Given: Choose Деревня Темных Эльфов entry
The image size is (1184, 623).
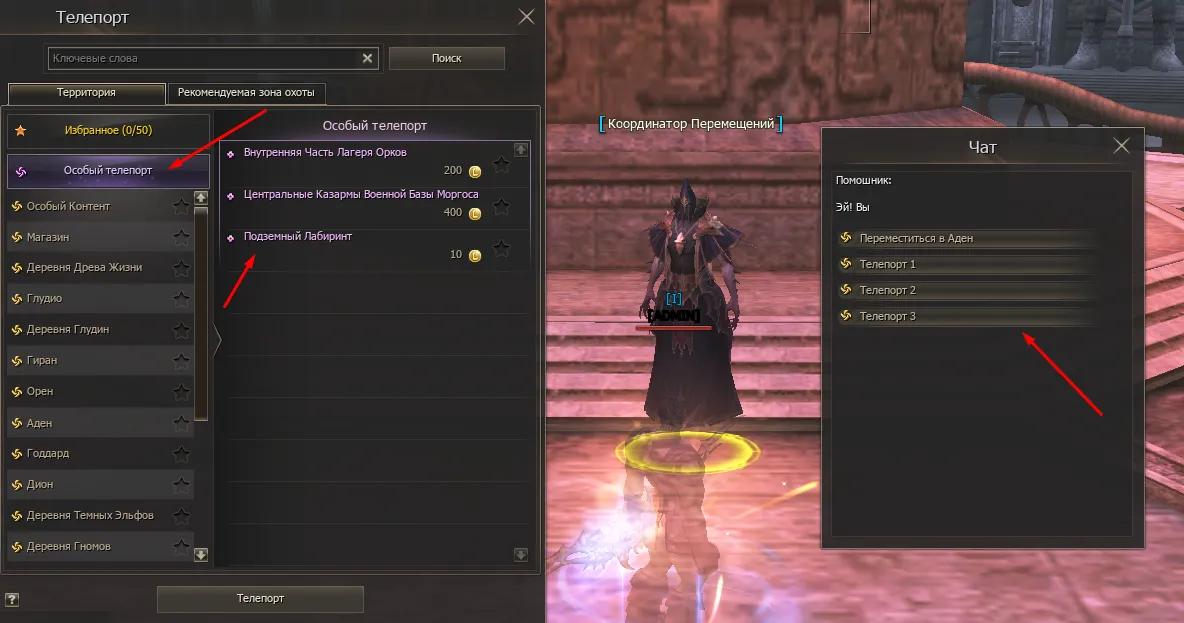Looking at the screenshot, I should [90, 515].
